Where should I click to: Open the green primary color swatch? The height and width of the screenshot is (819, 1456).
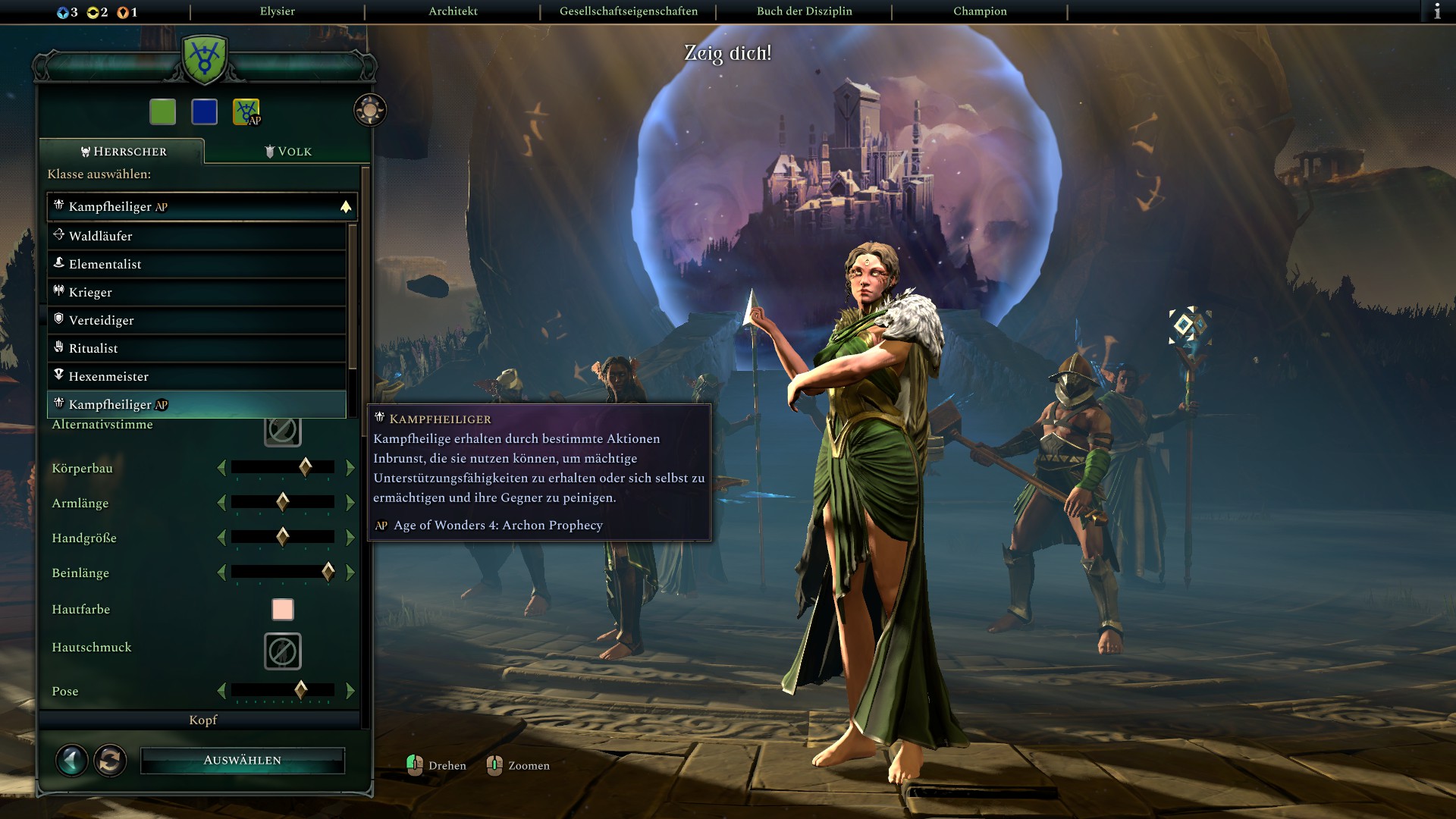tap(163, 111)
